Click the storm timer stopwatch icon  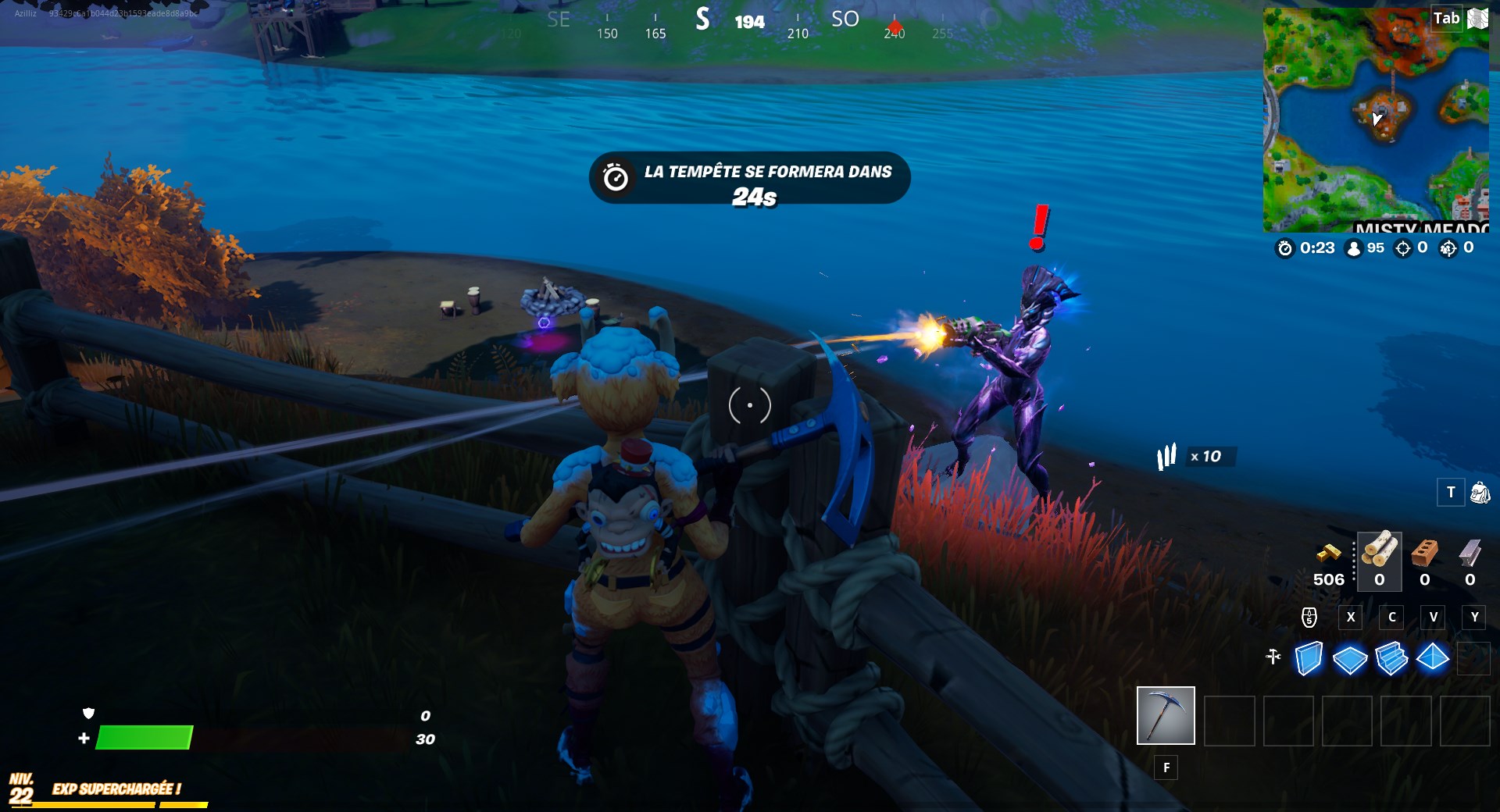pos(1284,250)
